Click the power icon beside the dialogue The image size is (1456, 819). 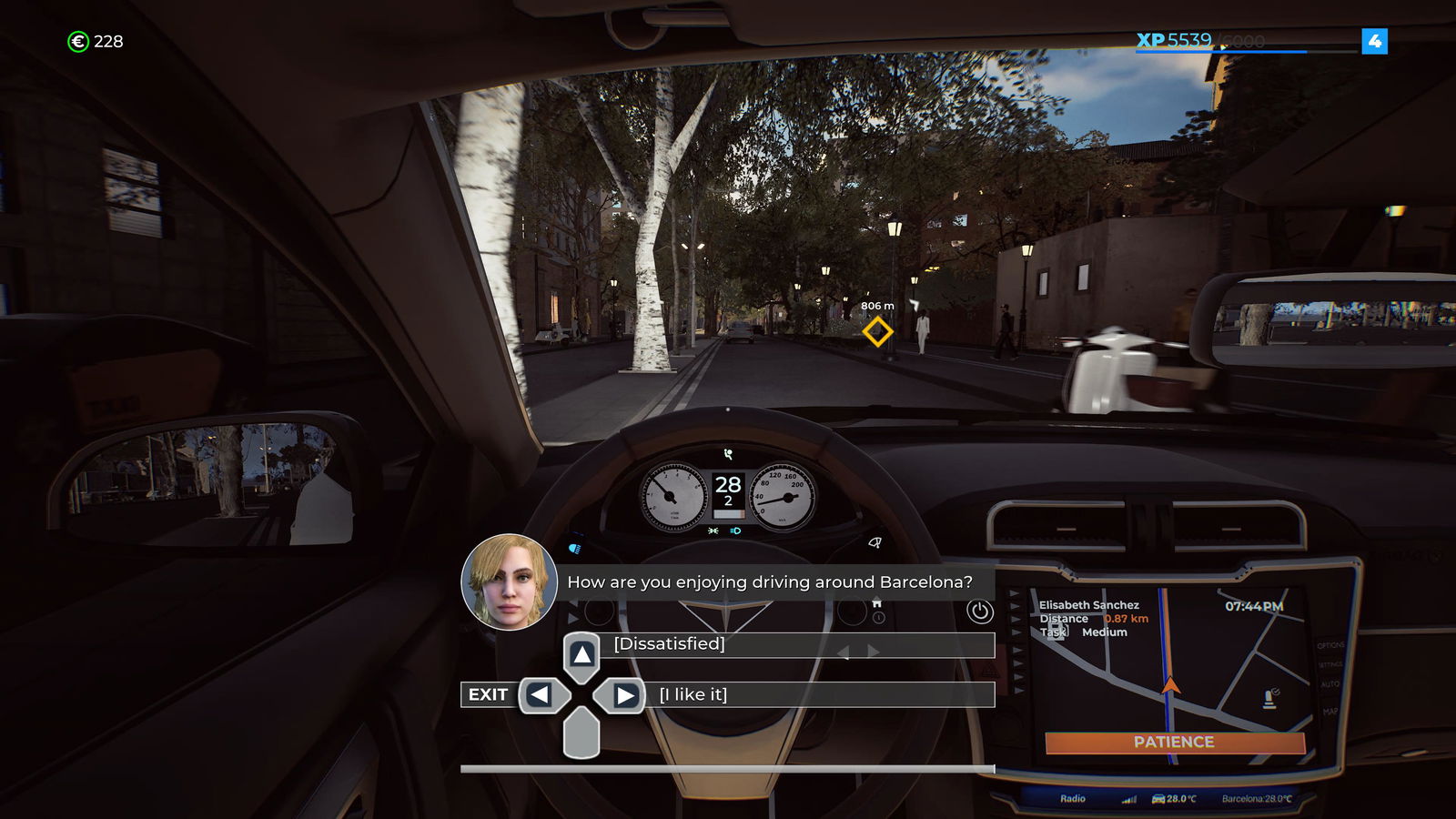[x=979, y=612]
